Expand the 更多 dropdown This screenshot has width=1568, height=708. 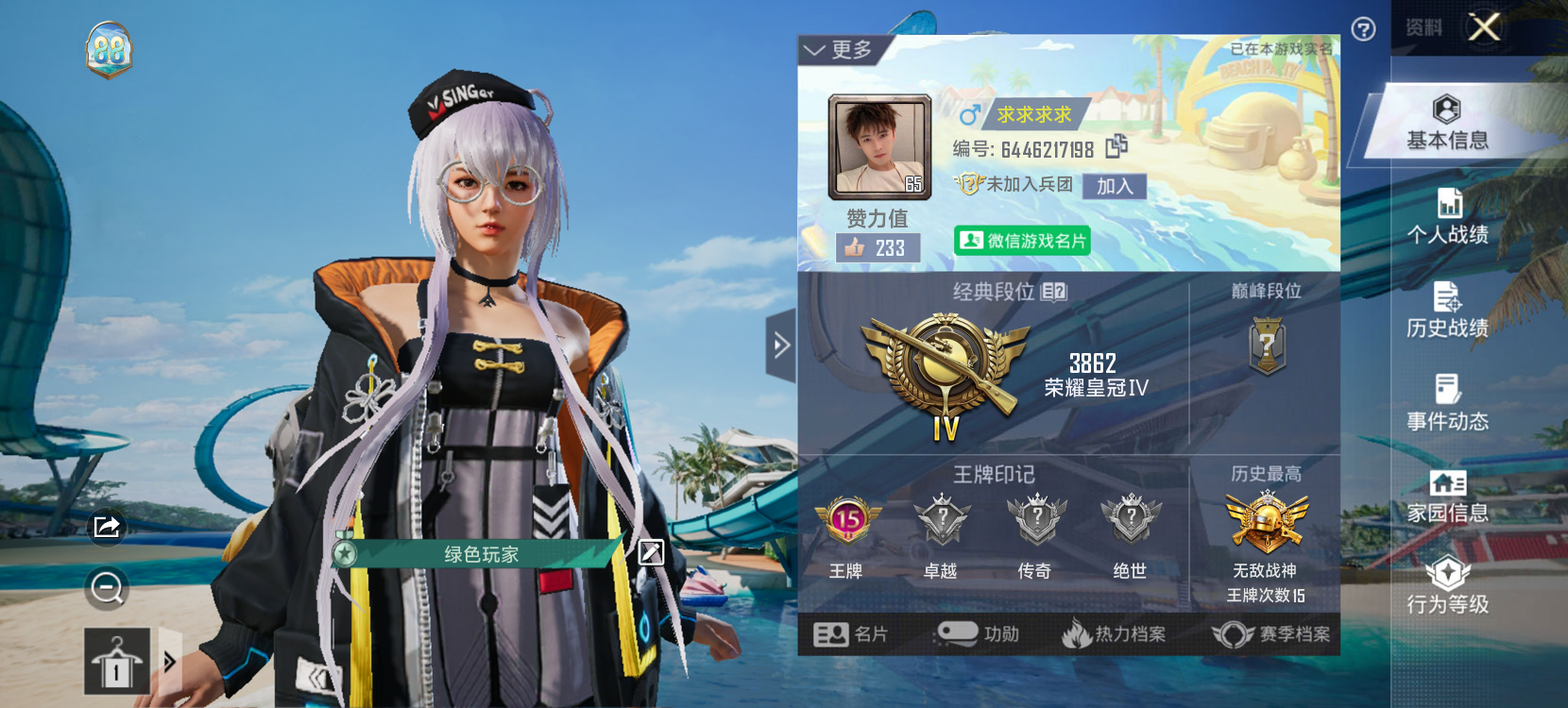[838, 50]
